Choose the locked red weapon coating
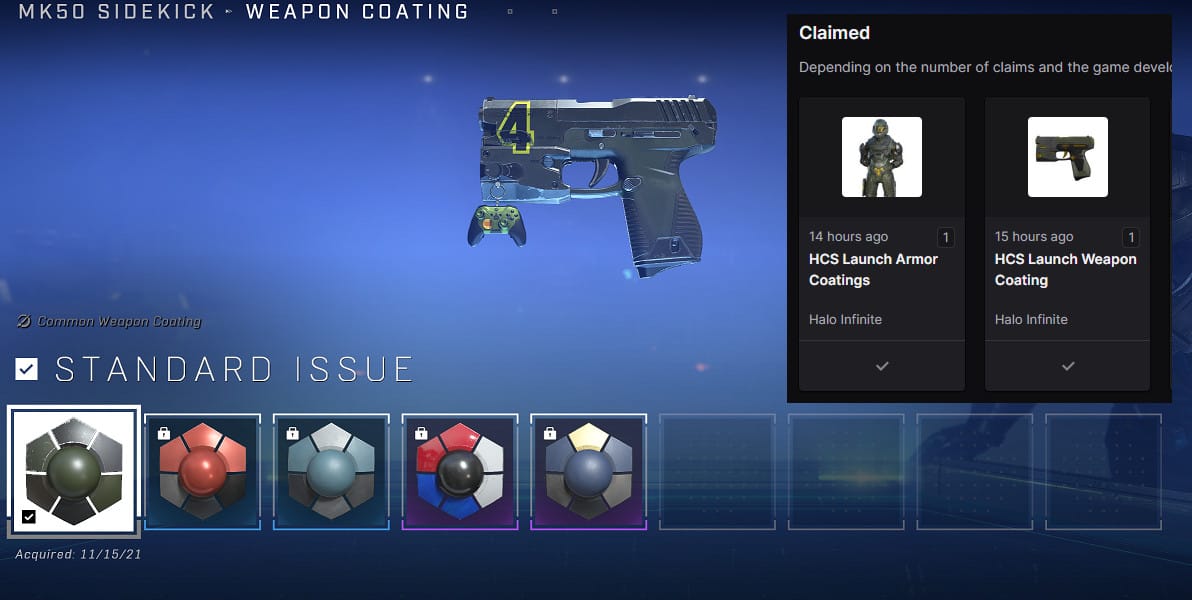 202,471
